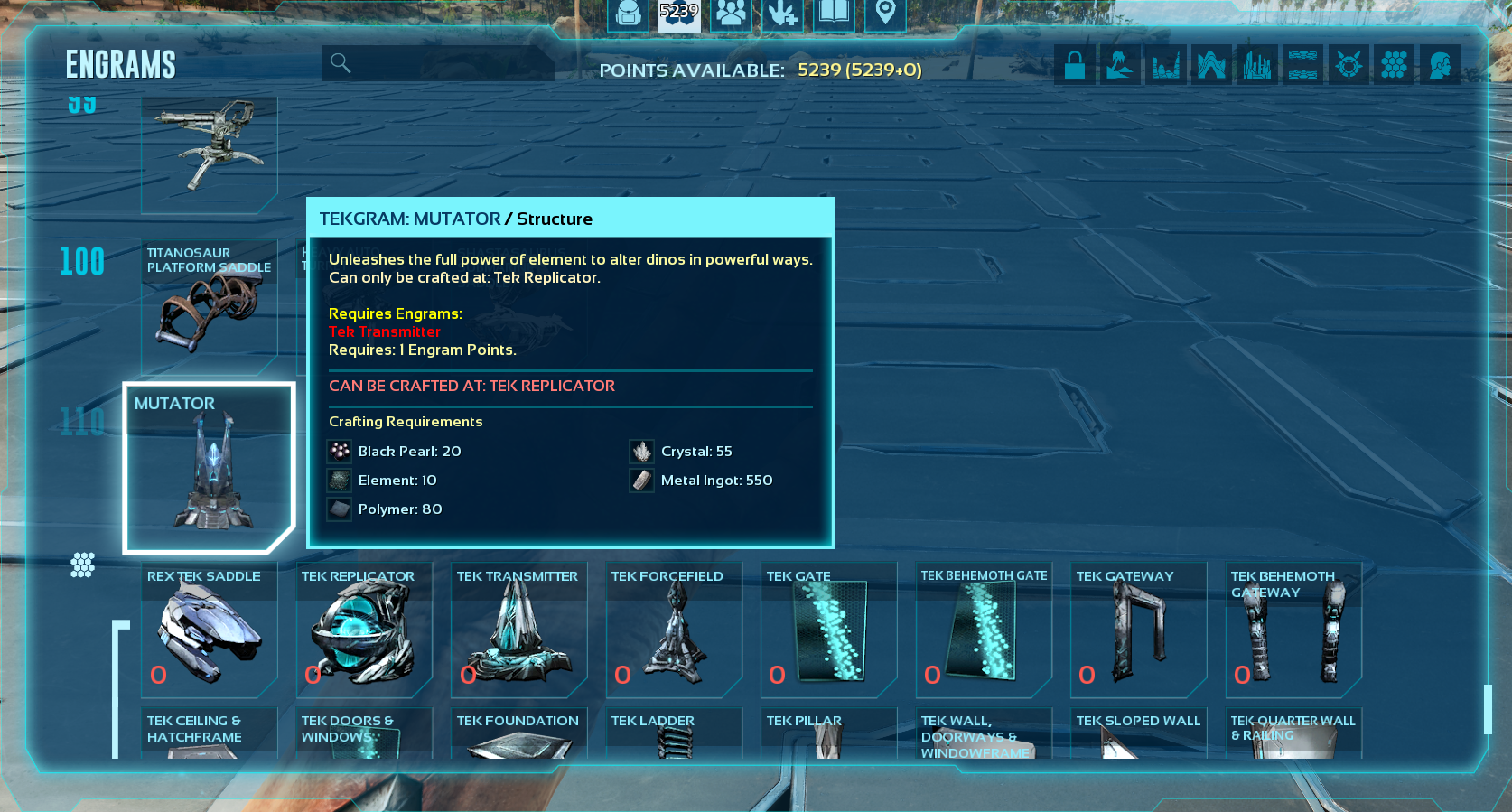Click the engram search field
The image size is (1512, 812).
pyautogui.click(x=438, y=63)
